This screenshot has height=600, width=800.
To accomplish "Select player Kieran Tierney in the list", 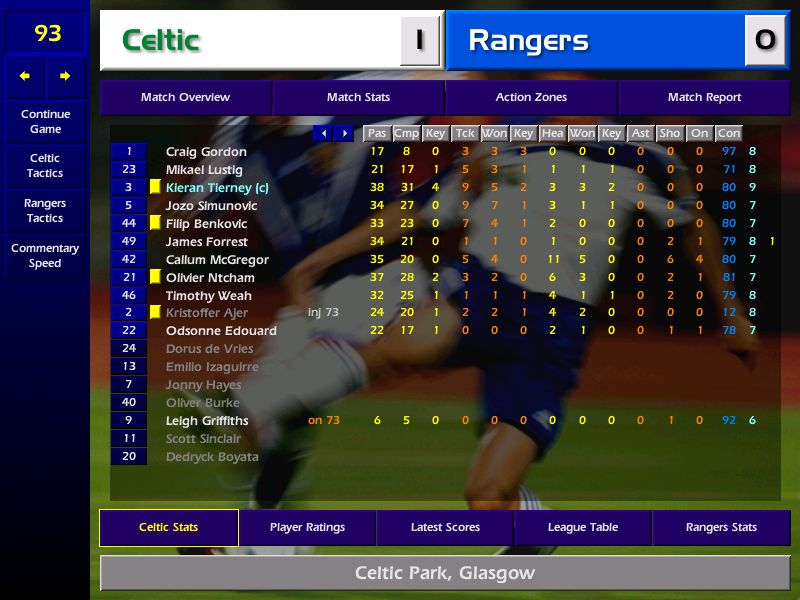I will tap(217, 188).
